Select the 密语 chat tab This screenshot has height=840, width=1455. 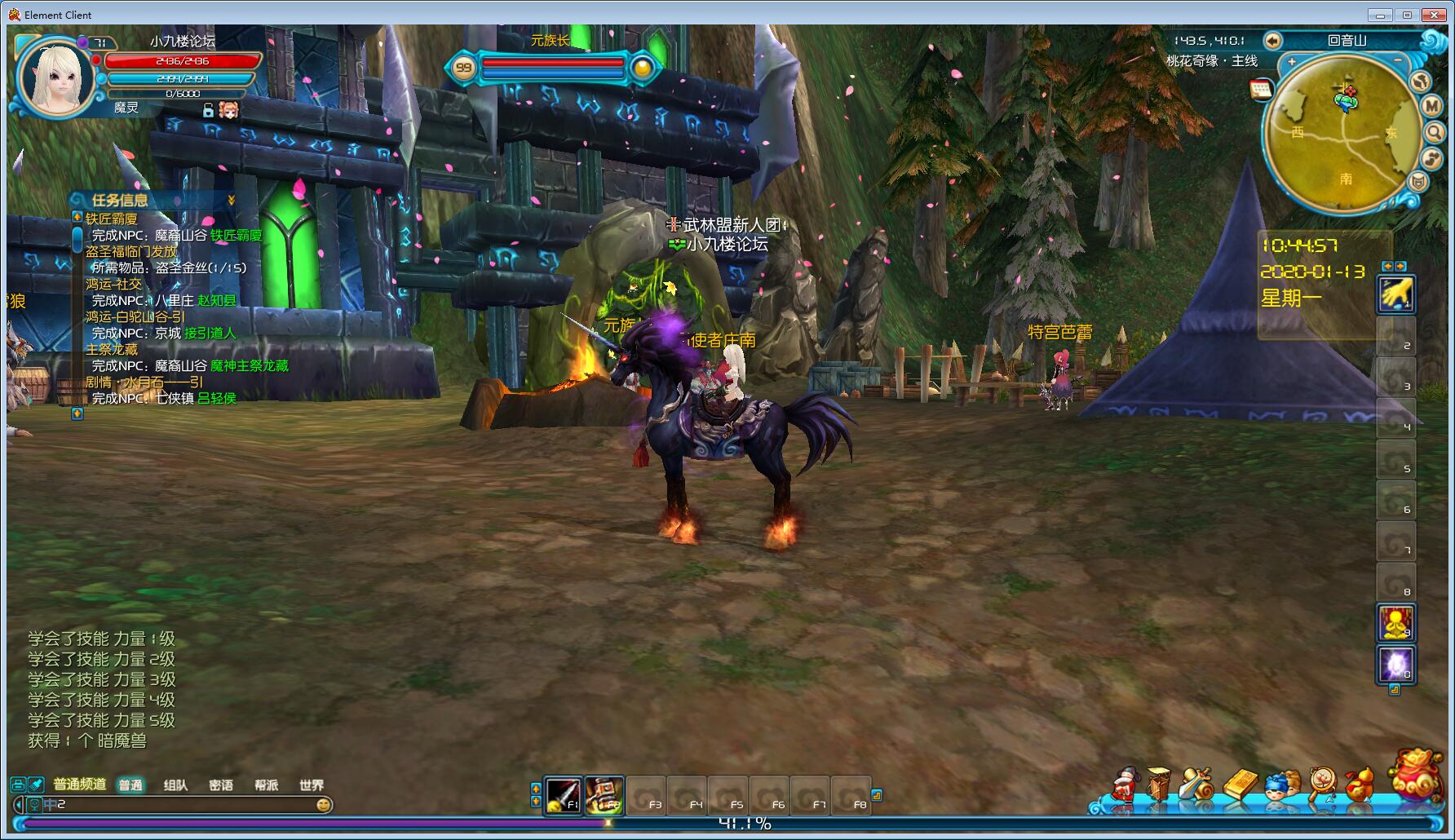point(221,785)
